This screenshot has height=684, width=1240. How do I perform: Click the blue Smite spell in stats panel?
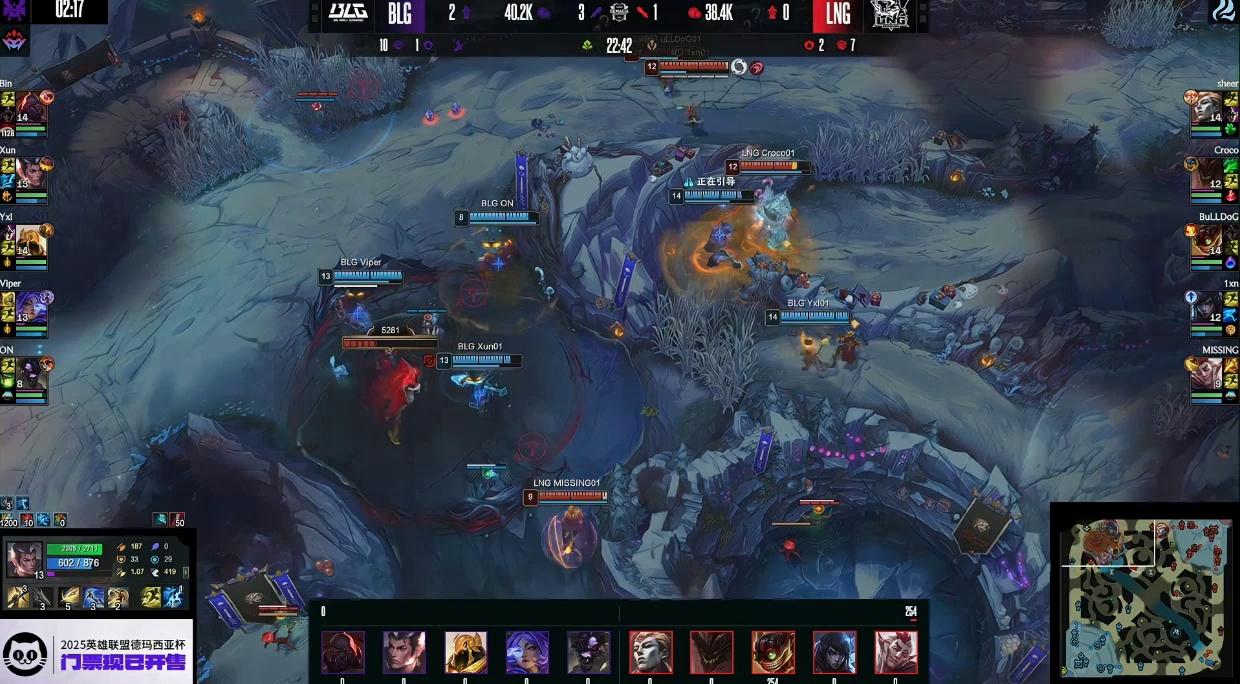point(173,597)
